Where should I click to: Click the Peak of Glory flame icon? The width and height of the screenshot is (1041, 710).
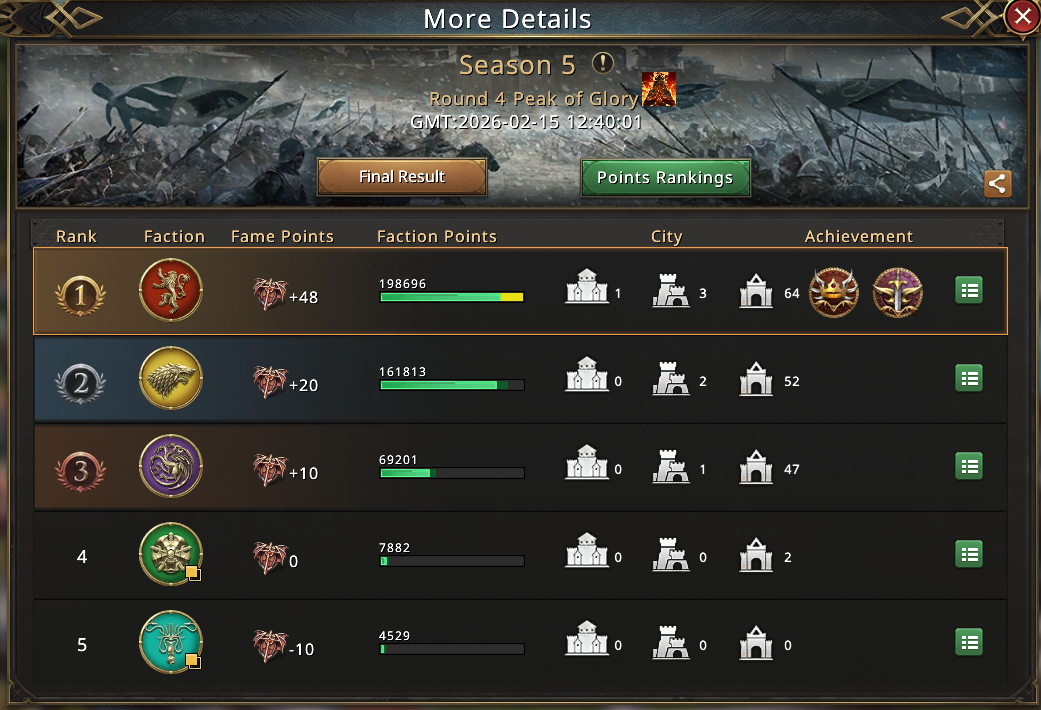coord(658,90)
